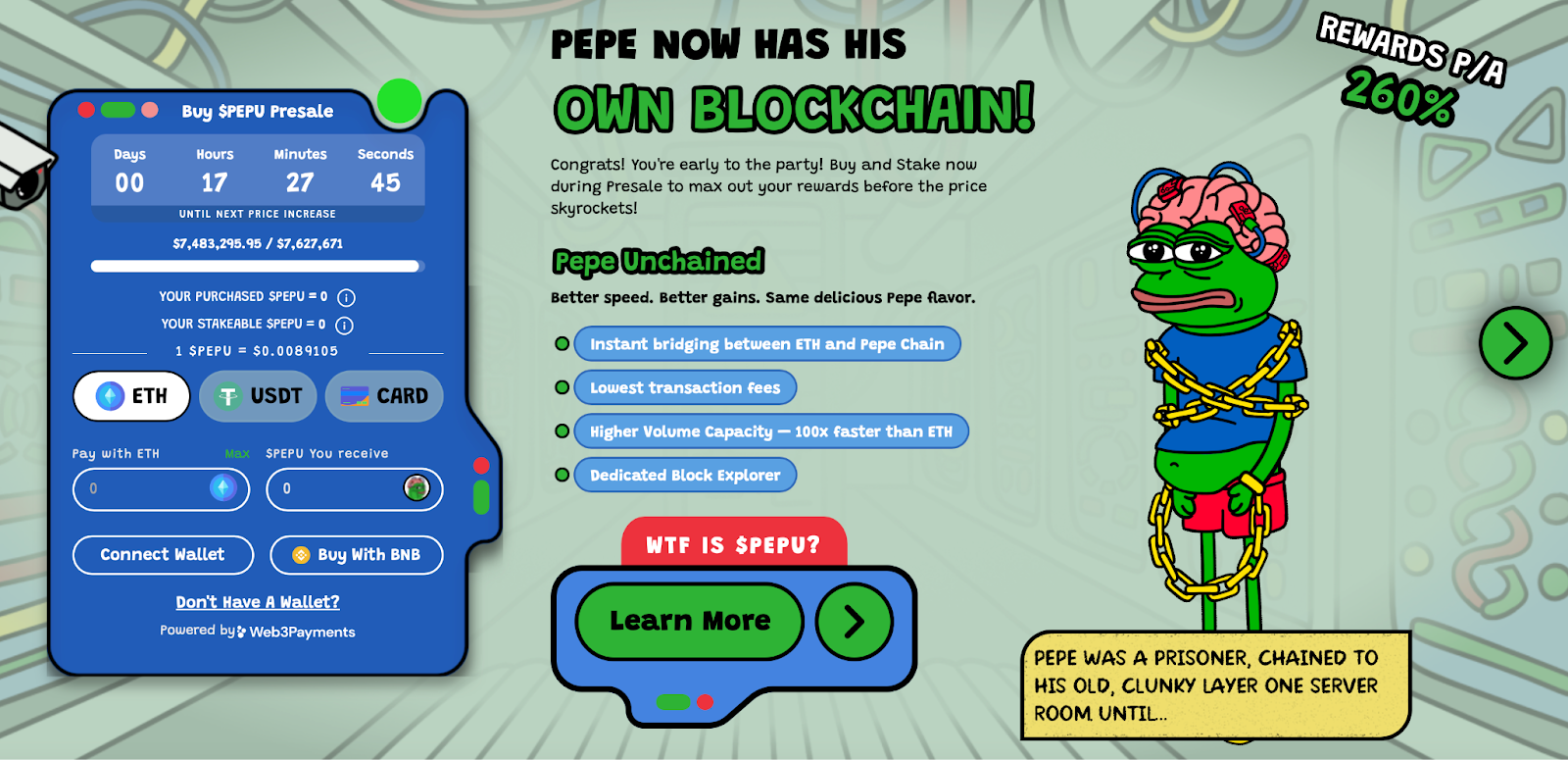The width and height of the screenshot is (1568, 760).
Task: Click the green circular chevron on the far right
Action: [x=1514, y=344]
